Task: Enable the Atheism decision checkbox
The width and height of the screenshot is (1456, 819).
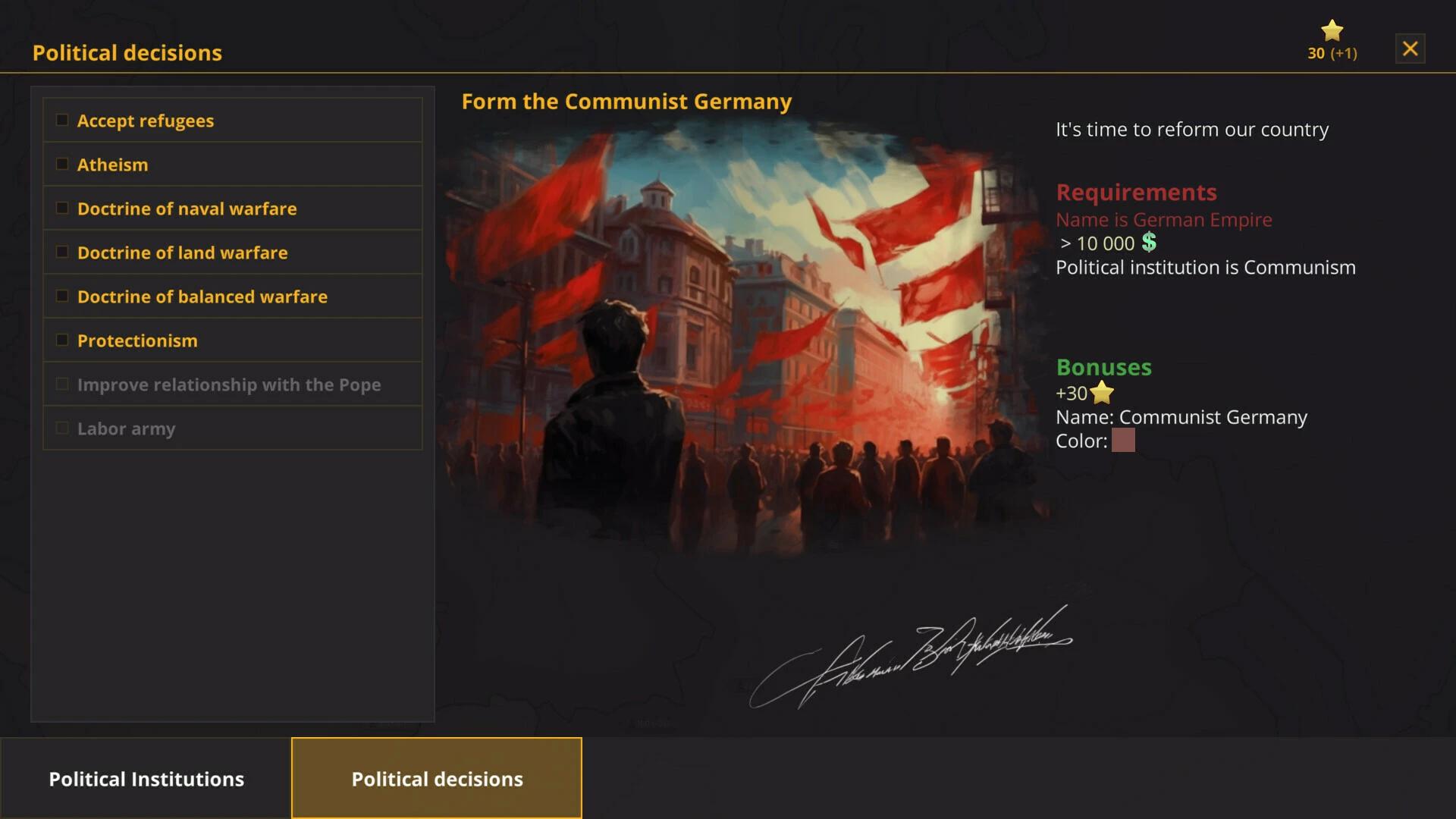Action: (x=61, y=162)
